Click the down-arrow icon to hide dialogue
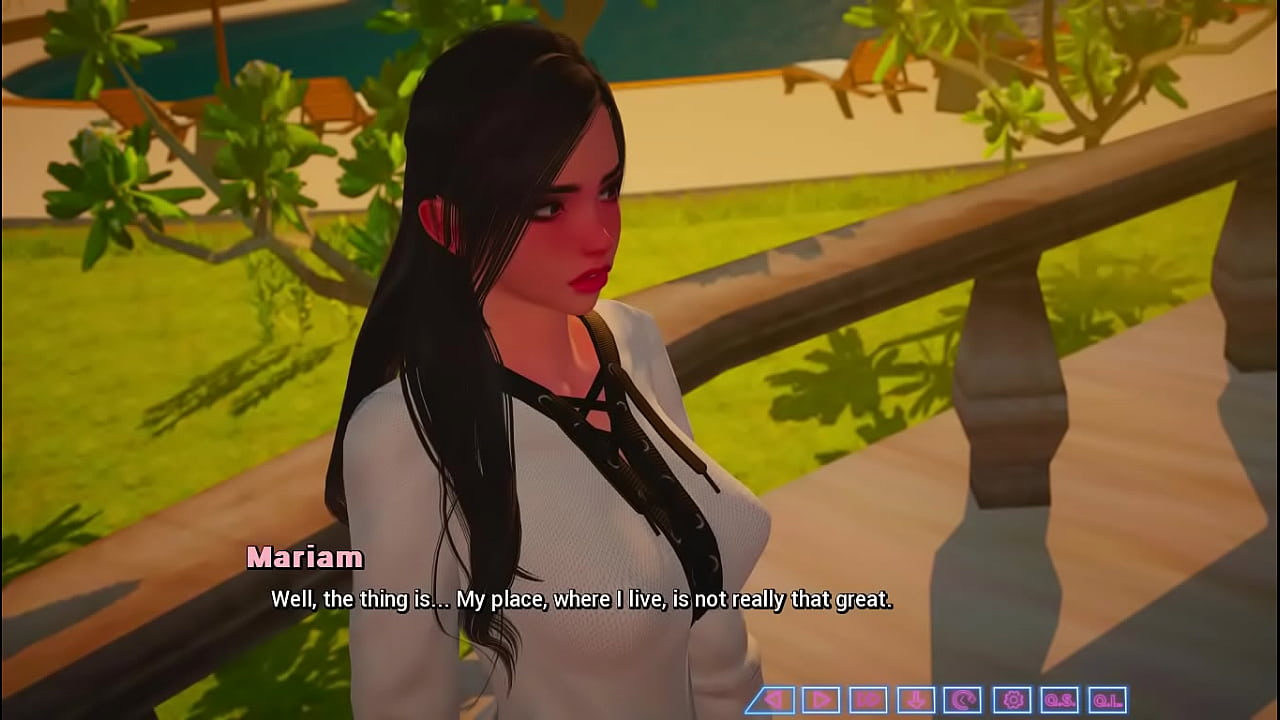The height and width of the screenshot is (720, 1280). (917, 698)
